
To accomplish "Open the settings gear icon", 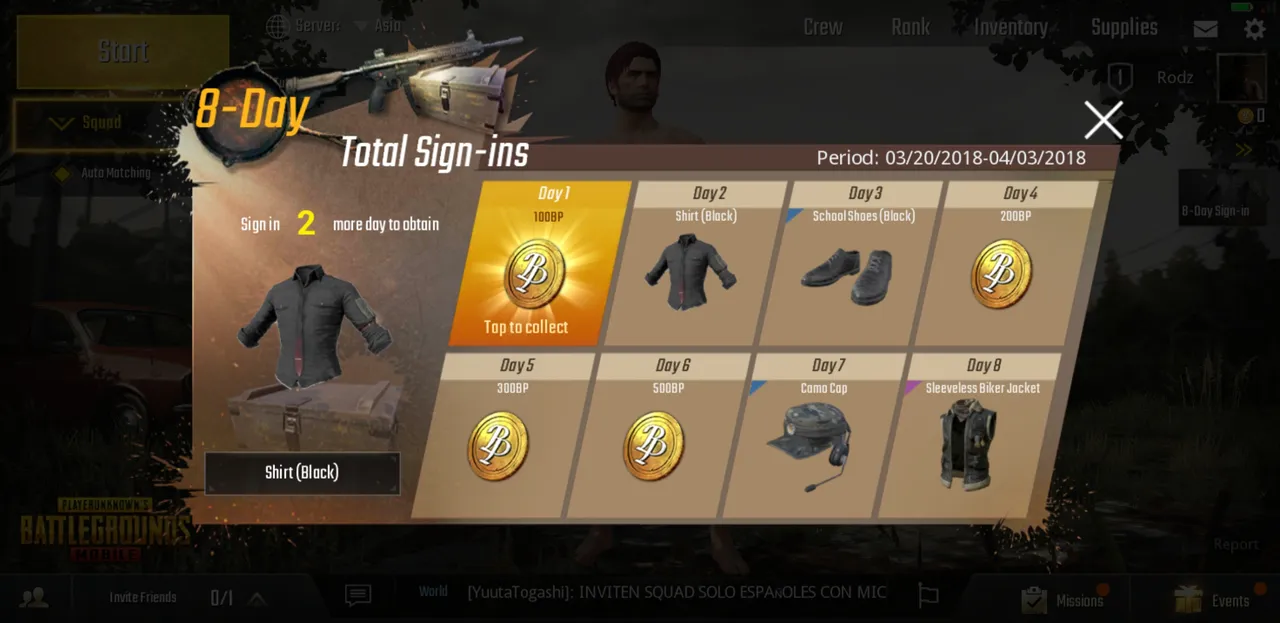I will click(1254, 28).
